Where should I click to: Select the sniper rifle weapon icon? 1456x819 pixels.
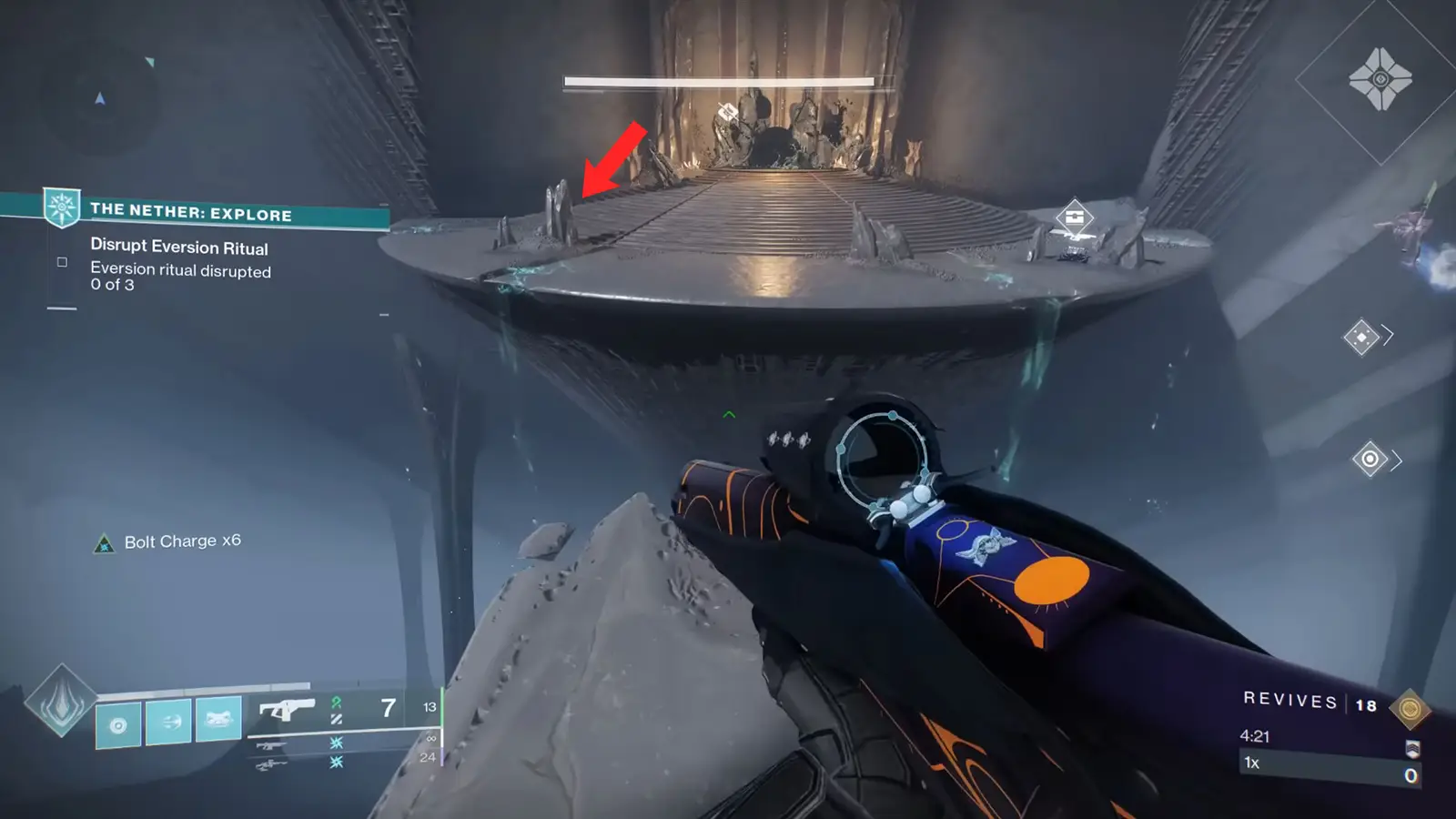pyautogui.click(x=271, y=763)
